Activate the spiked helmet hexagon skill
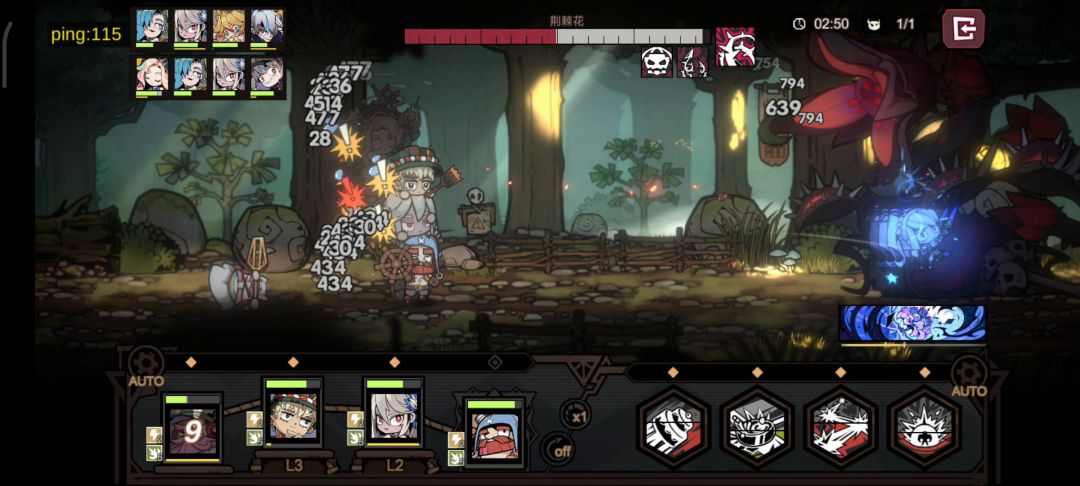The image size is (1080, 486). click(x=757, y=427)
